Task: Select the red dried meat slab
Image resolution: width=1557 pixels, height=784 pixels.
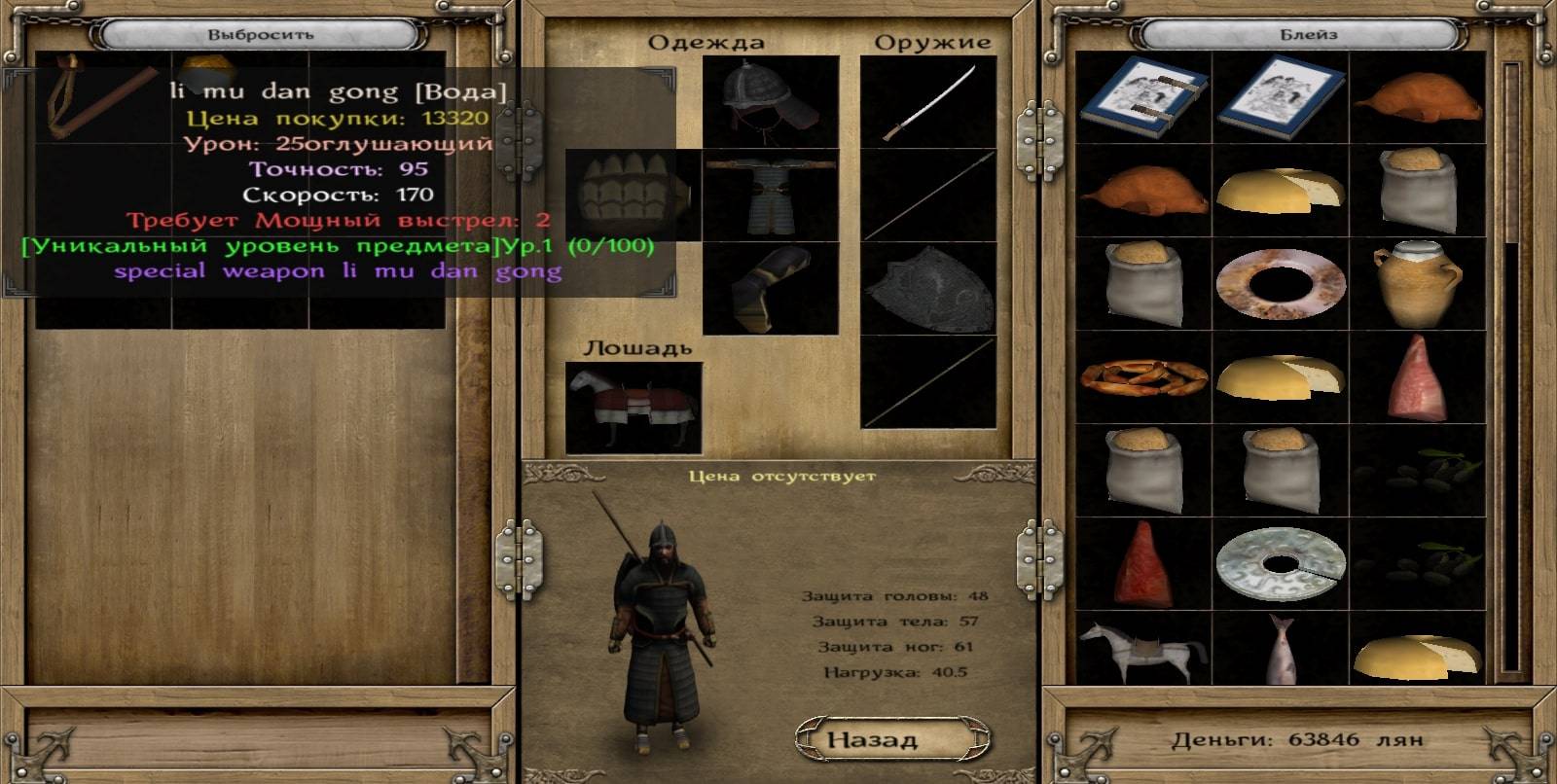Action: [1143, 564]
